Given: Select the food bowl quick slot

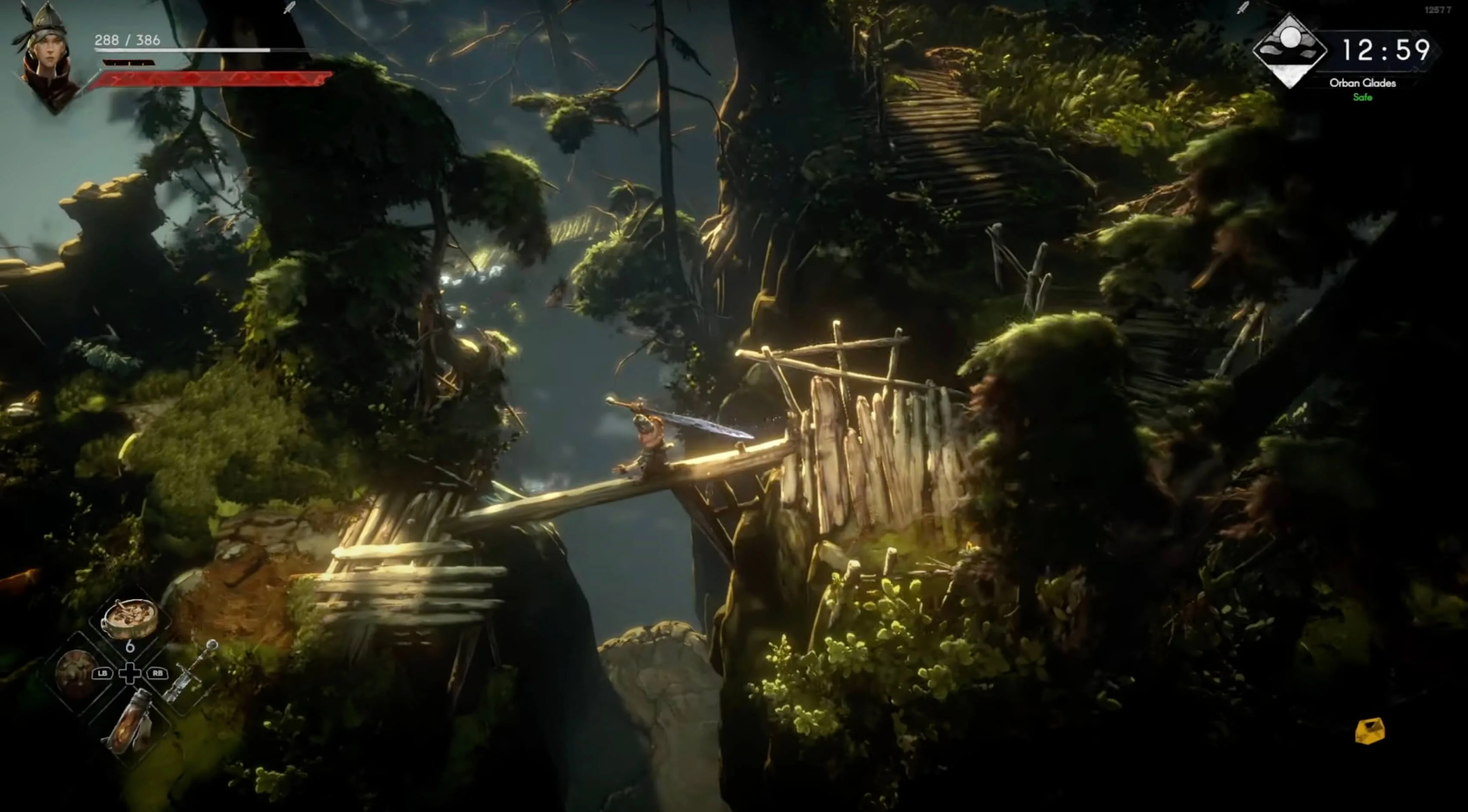Looking at the screenshot, I should (x=131, y=618).
